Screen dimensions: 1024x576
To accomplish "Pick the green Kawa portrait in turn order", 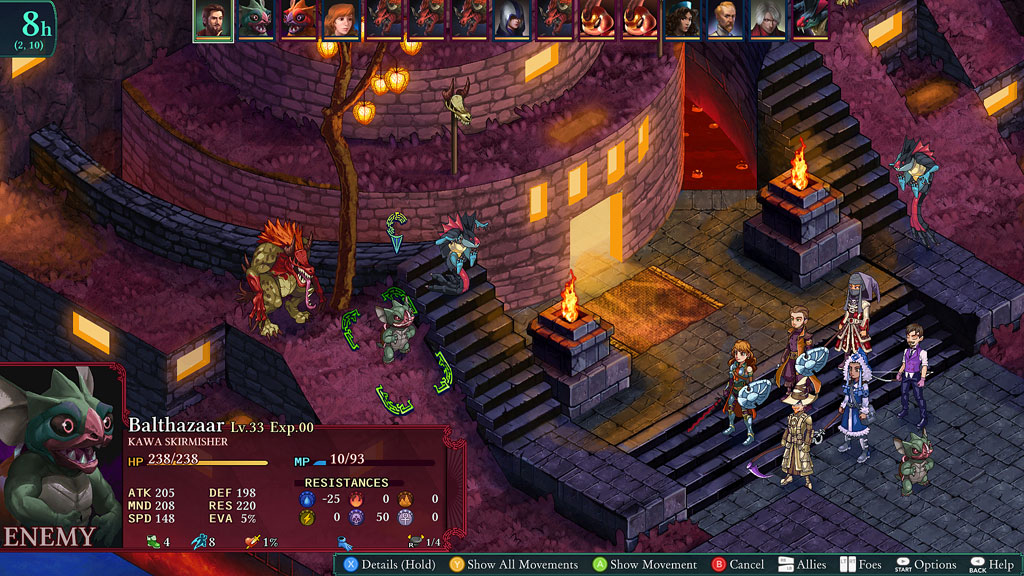I will point(256,20).
